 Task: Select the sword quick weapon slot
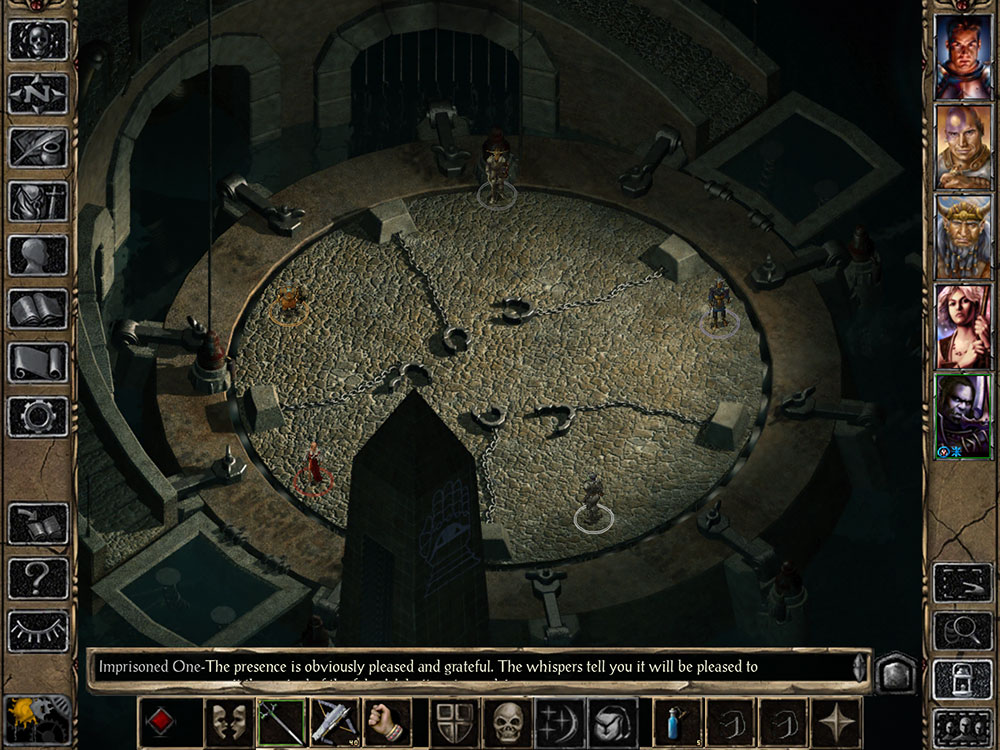pos(282,722)
